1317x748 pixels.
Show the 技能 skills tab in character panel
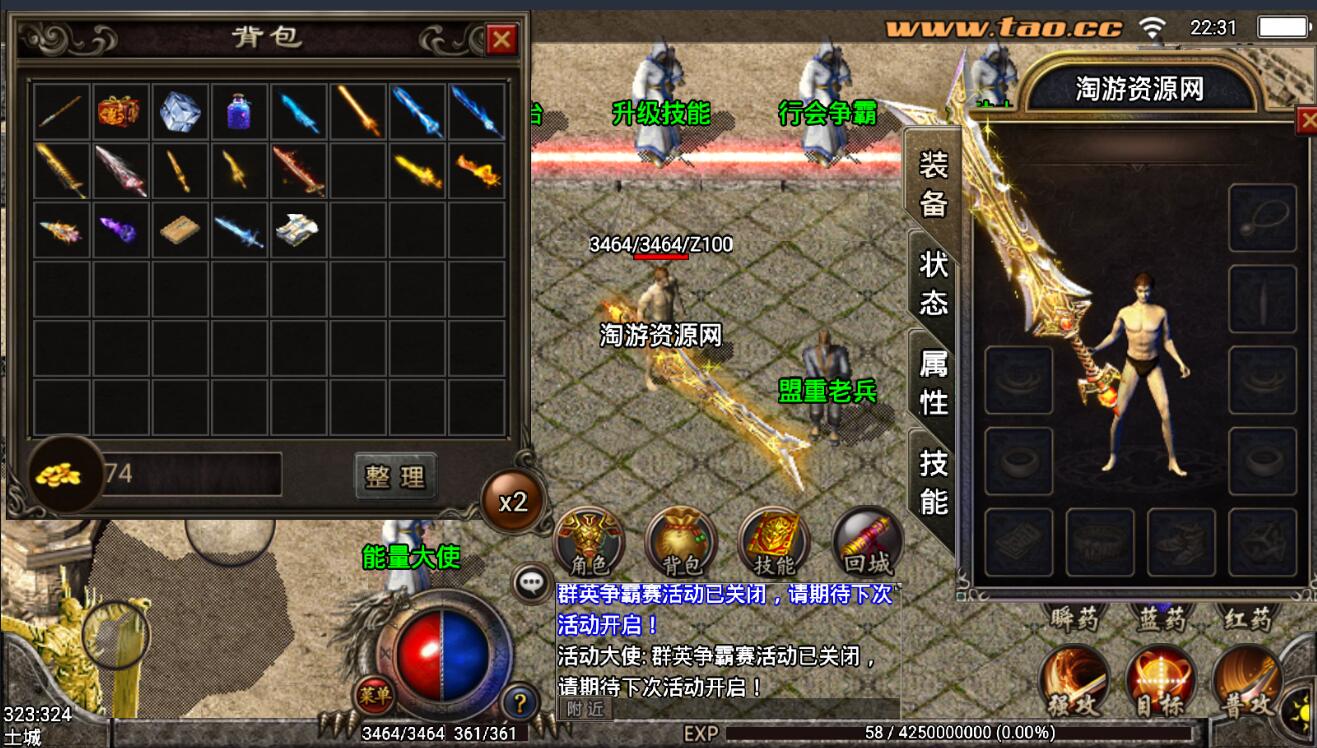(x=933, y=482)
